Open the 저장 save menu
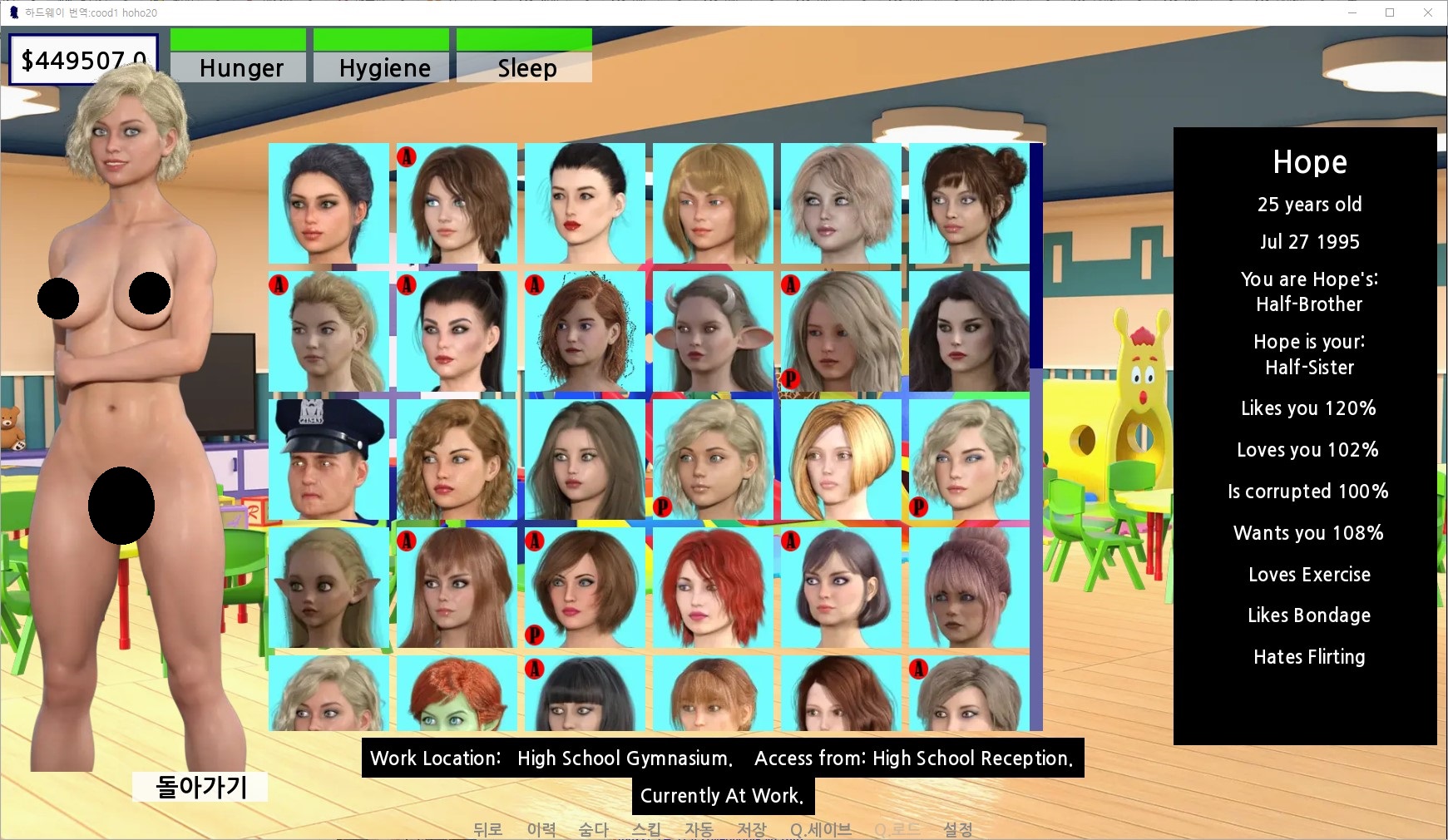Screen dimensions: 1448x840 pyautogui.click(x=751, y=829)
